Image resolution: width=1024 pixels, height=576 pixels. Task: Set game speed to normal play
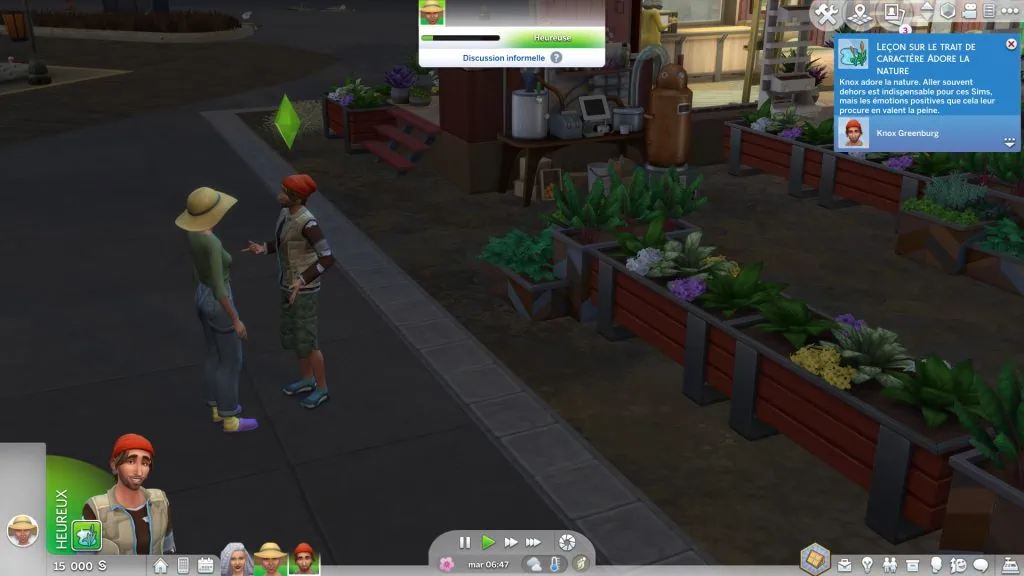click(x=488, y=542)
